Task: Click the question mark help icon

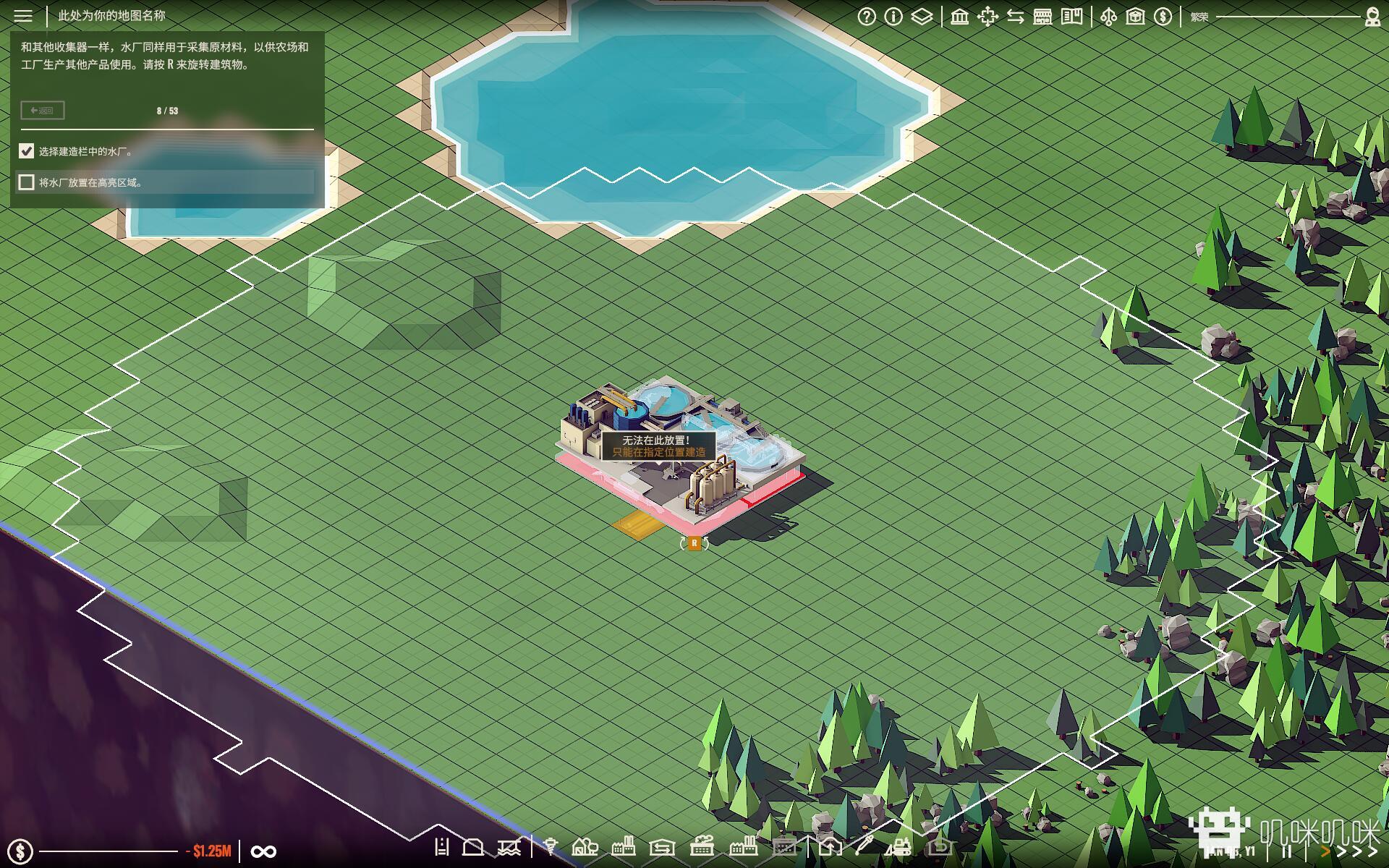Action: point(866,17)
